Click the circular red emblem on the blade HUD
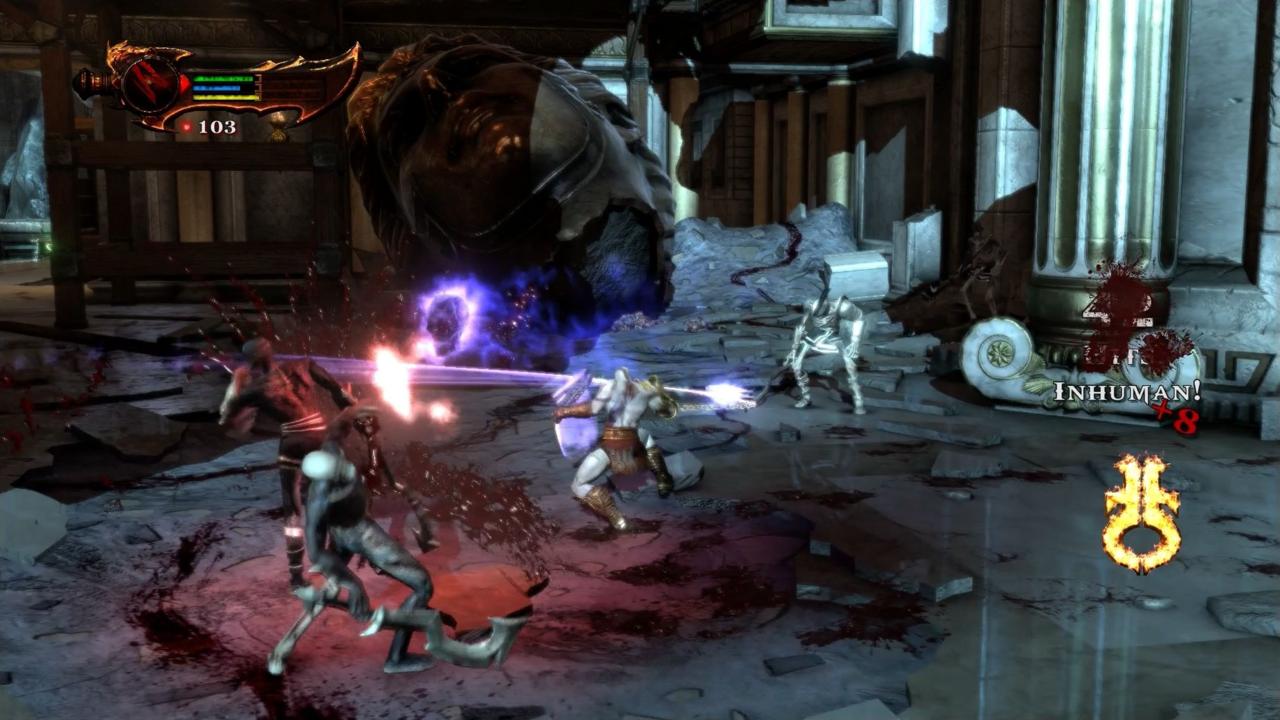The image size is (1280, 720). click(150, 83)
